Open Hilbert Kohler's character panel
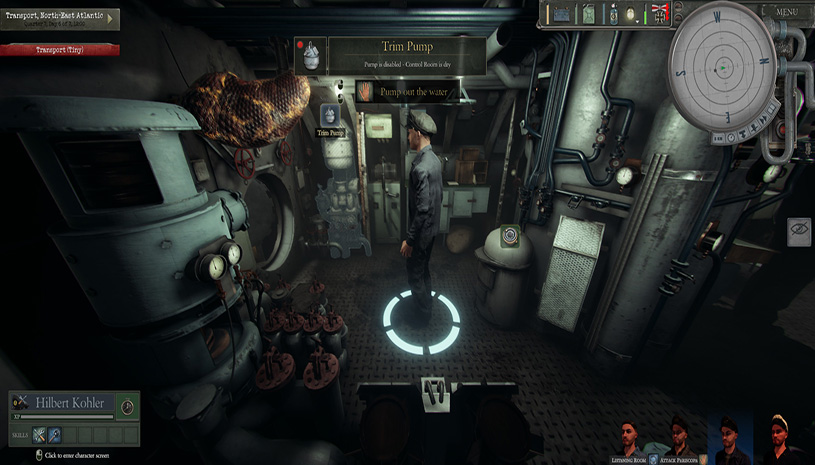815x465 pixels. point(70,402)
